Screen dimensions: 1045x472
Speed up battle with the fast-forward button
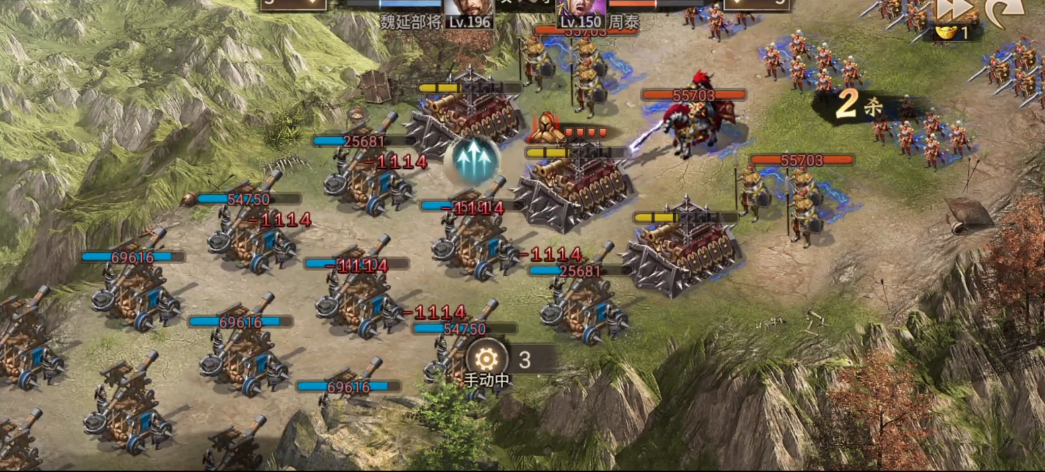coord(955,8)
